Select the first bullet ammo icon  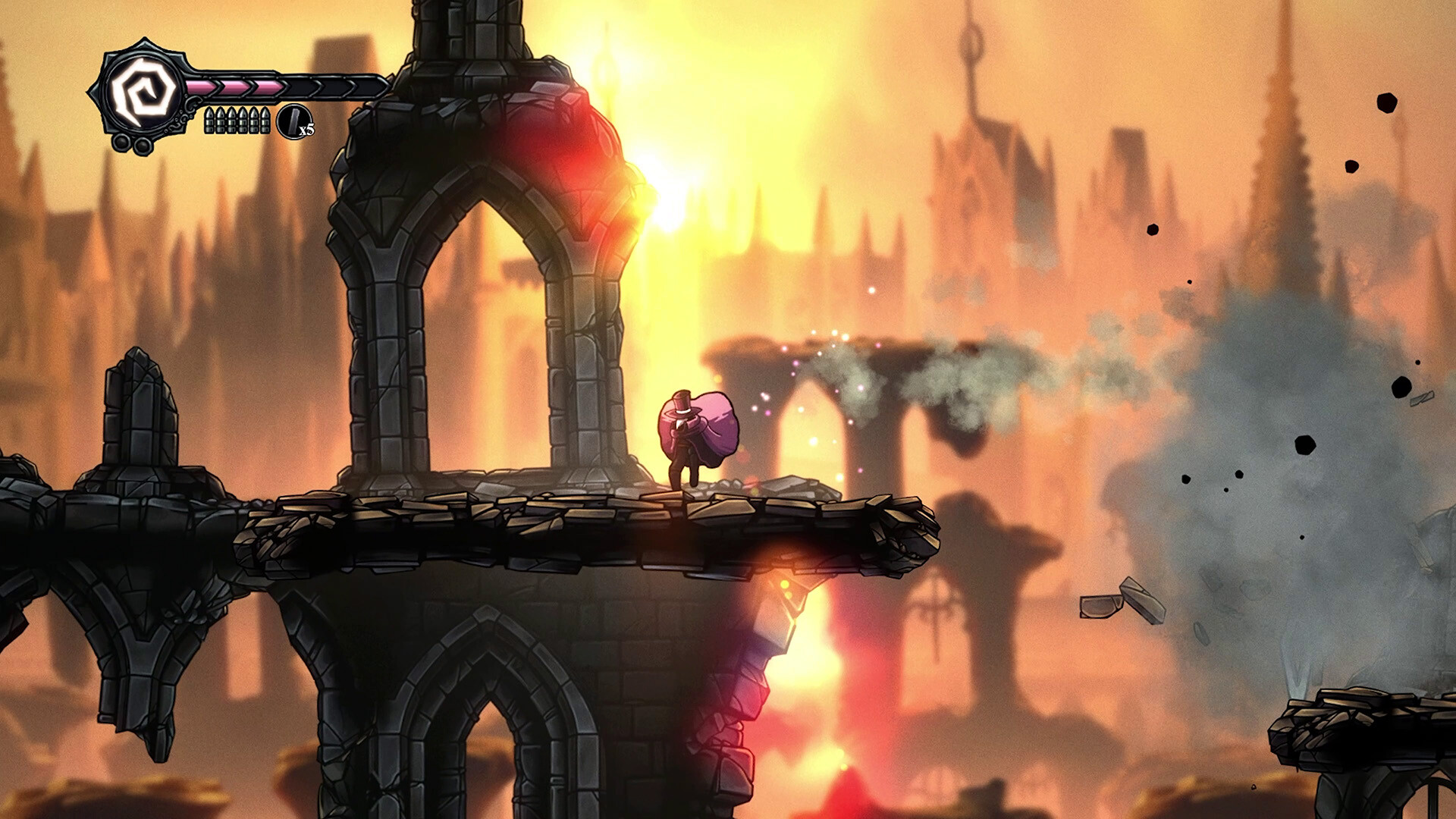(209, 121)
